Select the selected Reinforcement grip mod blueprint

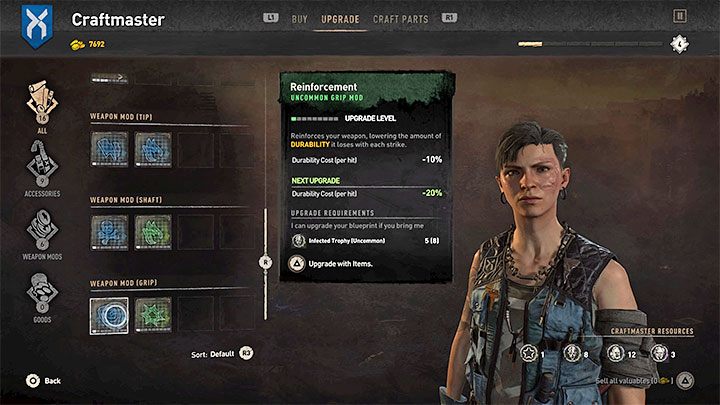point(108,314)
